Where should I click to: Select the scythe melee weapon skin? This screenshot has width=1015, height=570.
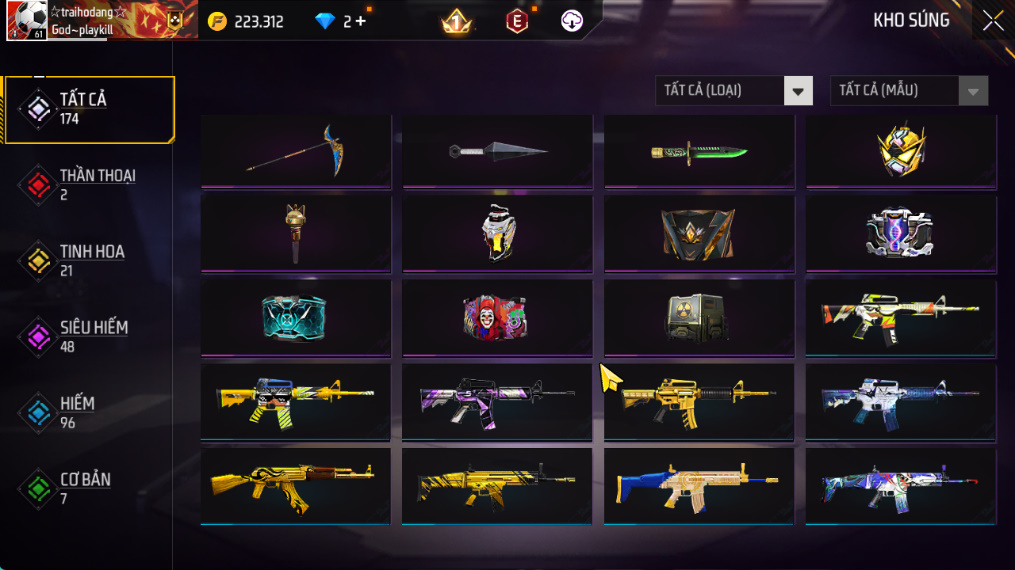click(x=296, y=151)
